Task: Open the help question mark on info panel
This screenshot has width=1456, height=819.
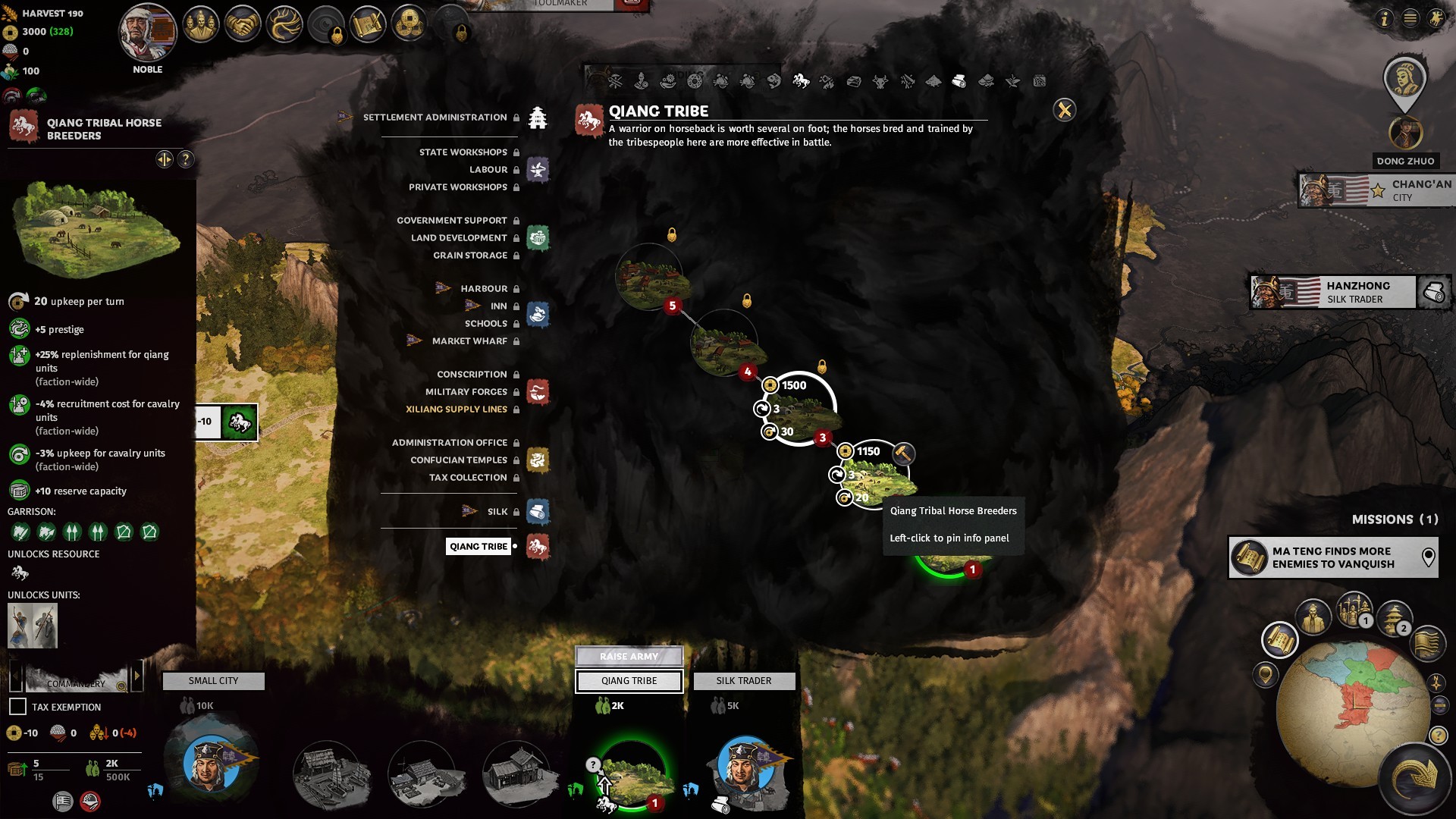Action: click(186, 159)
